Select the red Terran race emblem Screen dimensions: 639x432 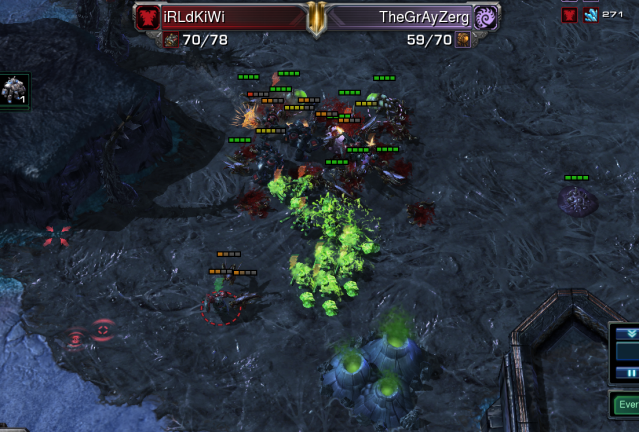[148, 17]
